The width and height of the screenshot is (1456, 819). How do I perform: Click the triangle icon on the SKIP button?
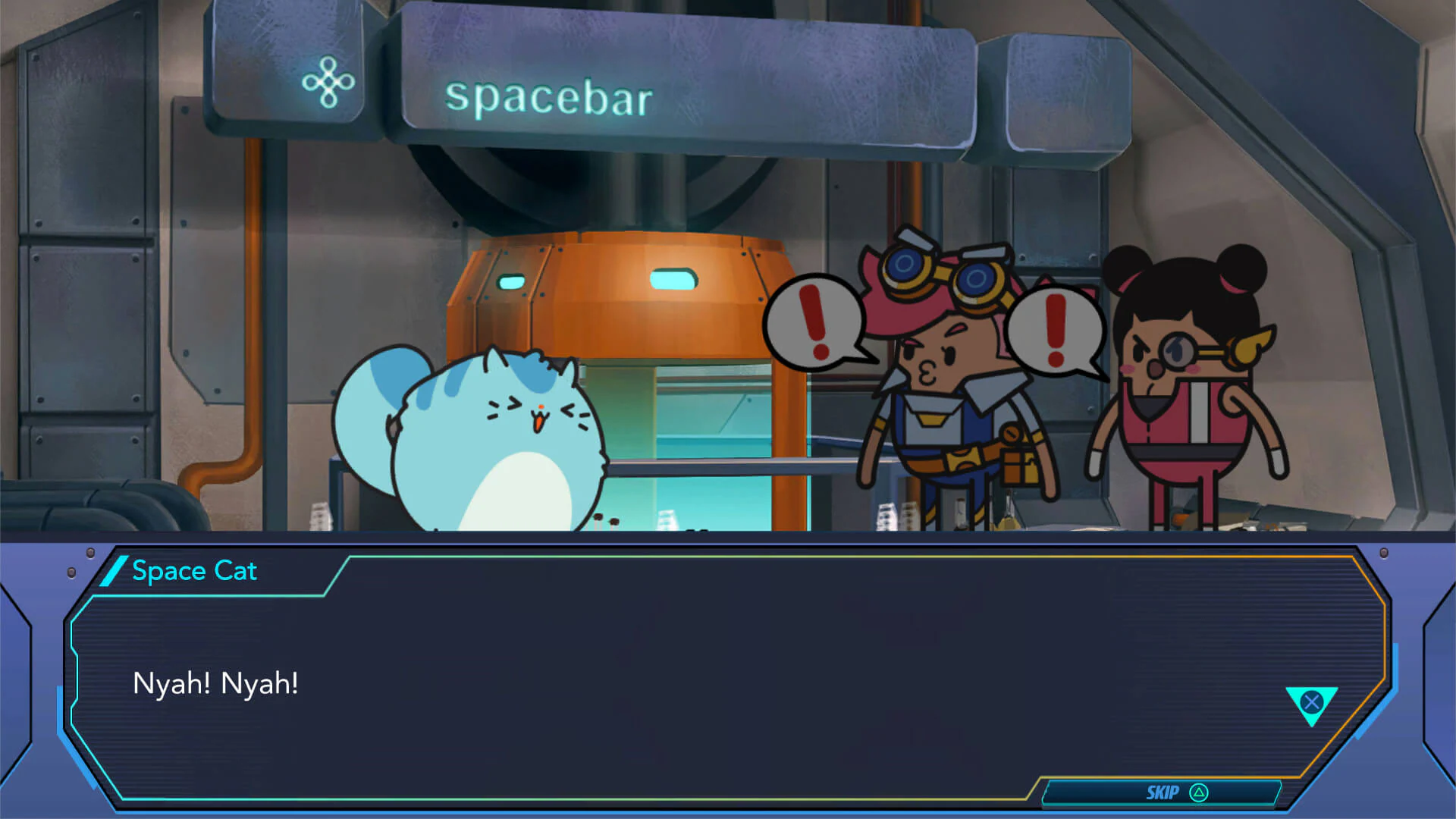[1199, 792]
